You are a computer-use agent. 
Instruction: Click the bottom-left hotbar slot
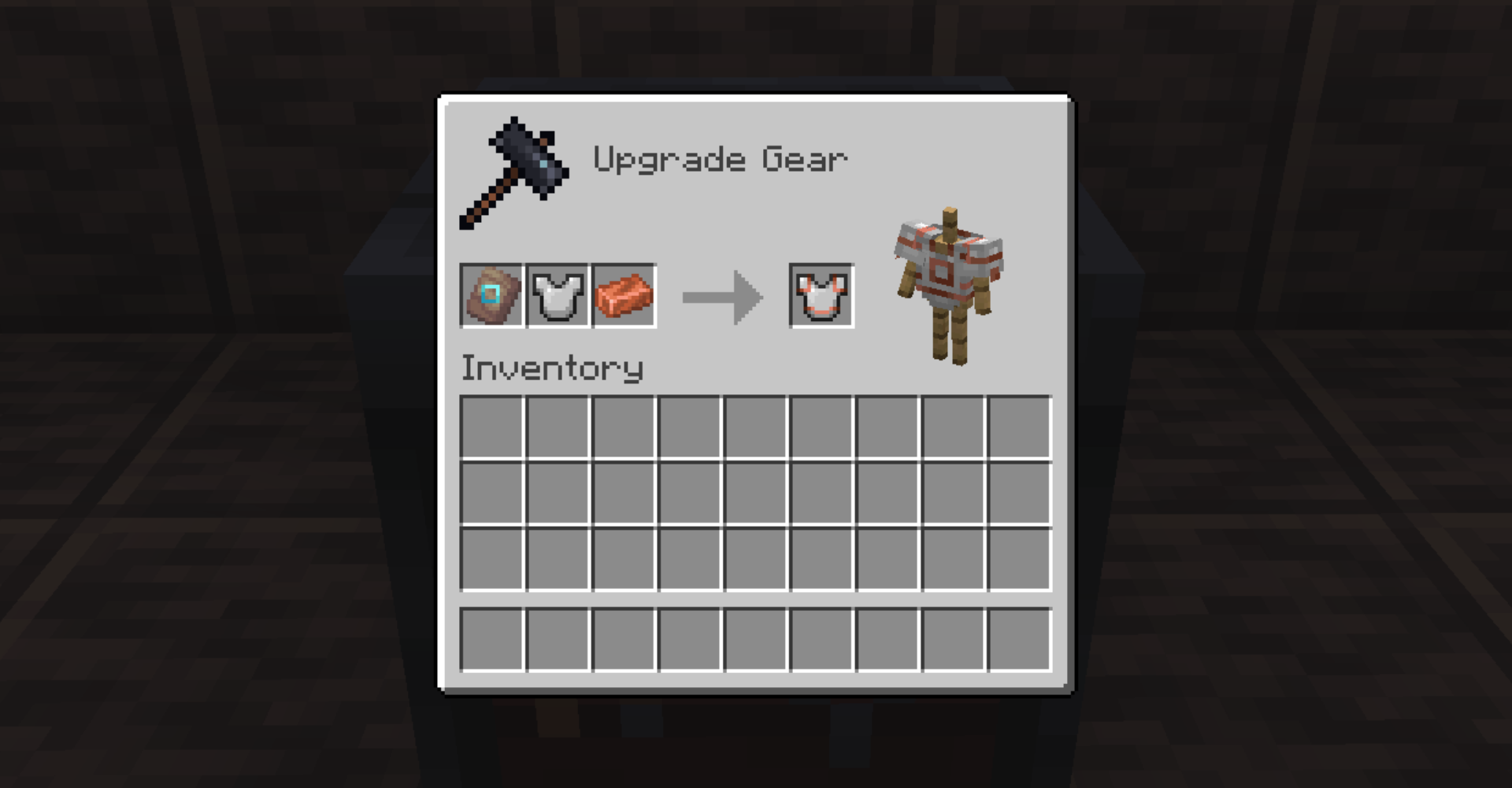(x=492, y=639)
